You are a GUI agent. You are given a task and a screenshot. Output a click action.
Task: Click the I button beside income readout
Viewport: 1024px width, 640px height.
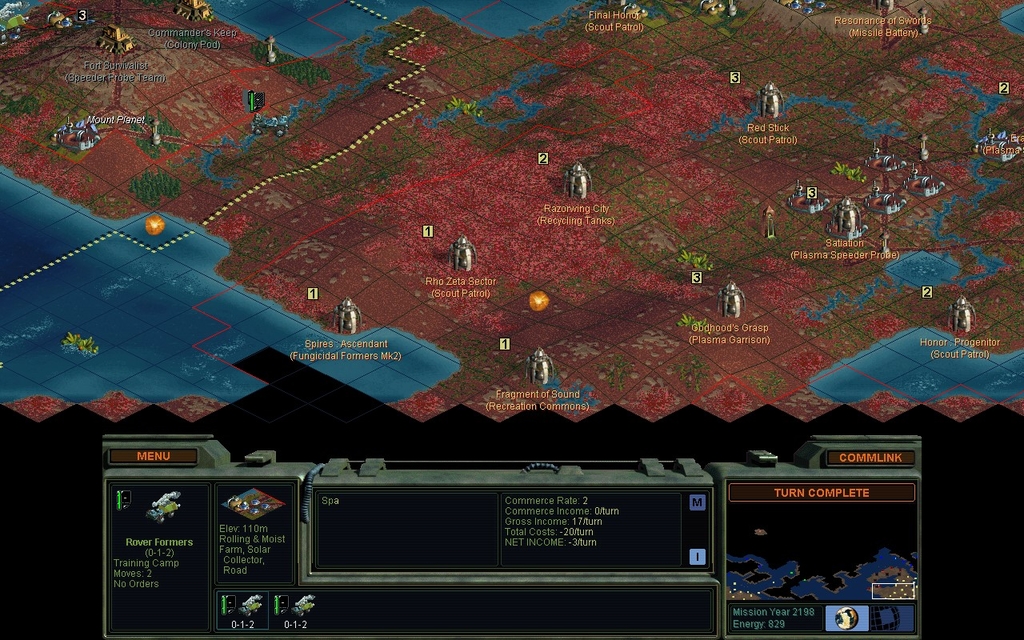[x=697, y=557]
